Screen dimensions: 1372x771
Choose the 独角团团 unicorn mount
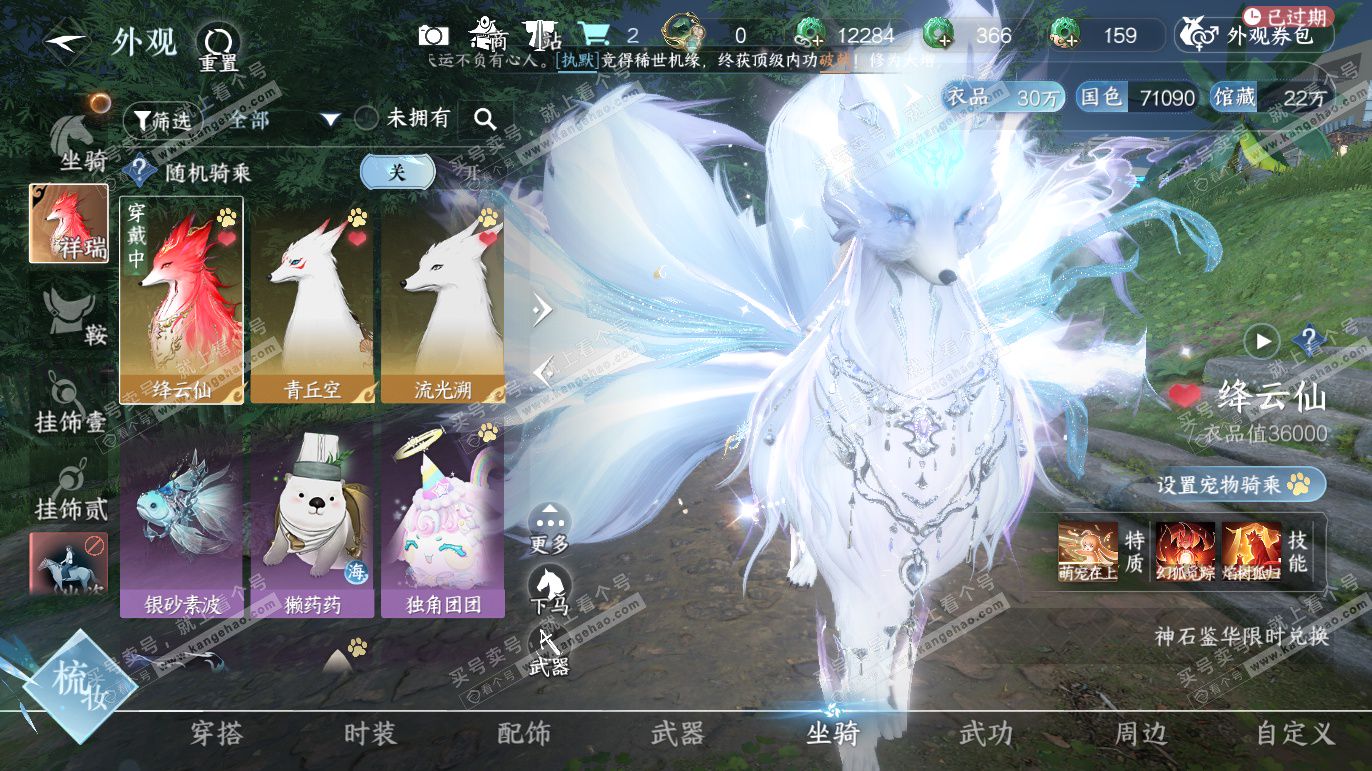tap(442, 520)
